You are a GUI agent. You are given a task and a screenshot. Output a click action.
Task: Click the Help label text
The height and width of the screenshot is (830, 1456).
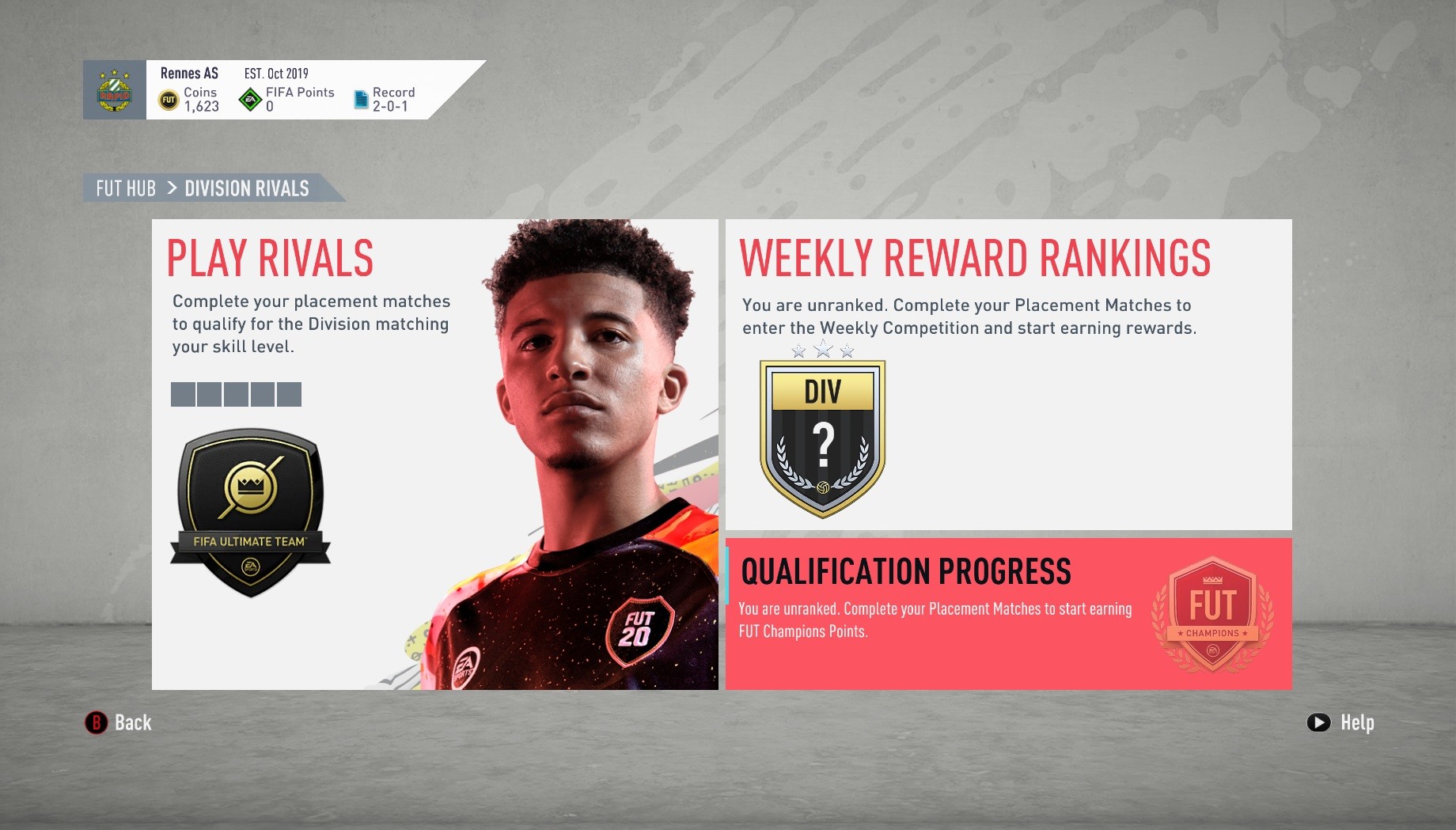coord(1358,722)
